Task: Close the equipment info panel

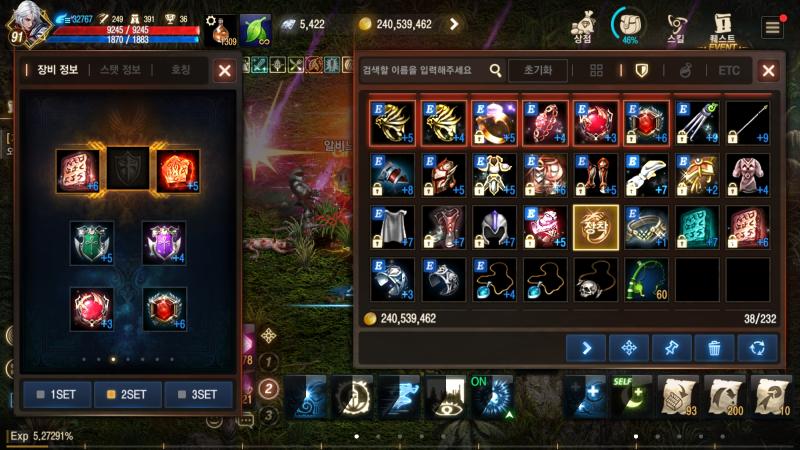Action: tap(225, 70)
